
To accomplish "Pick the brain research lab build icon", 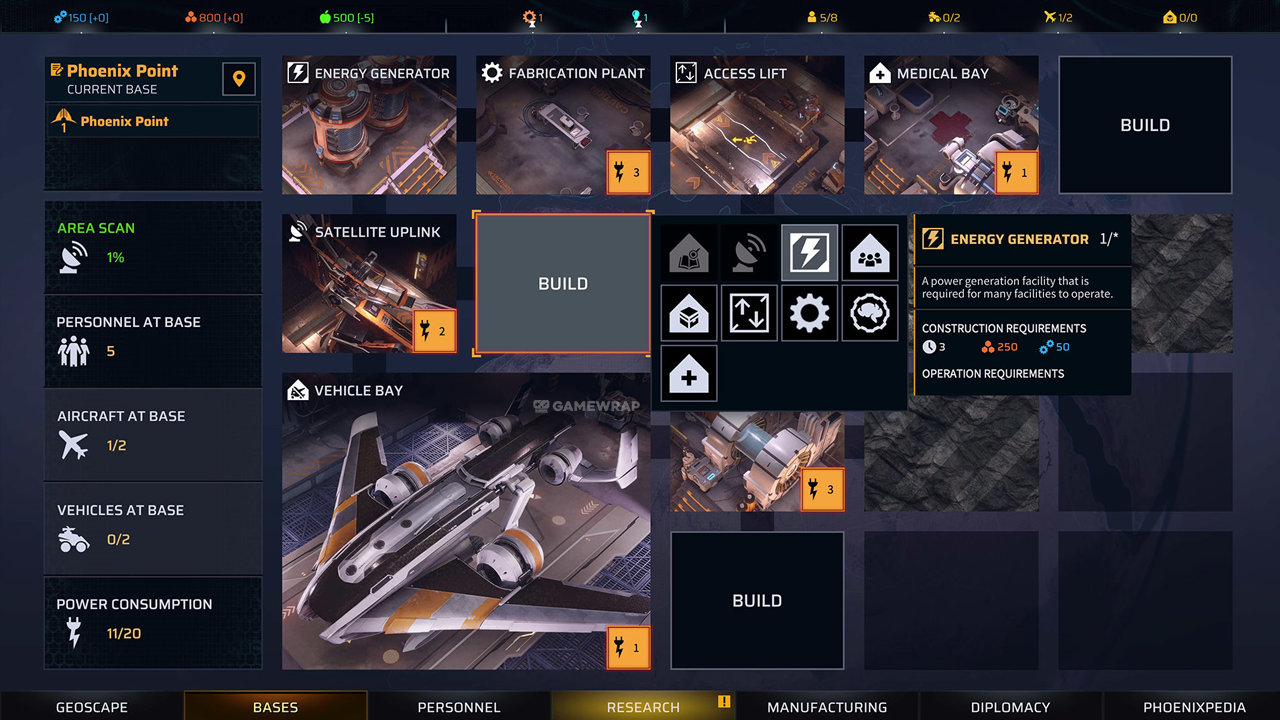I will point(869,313).
